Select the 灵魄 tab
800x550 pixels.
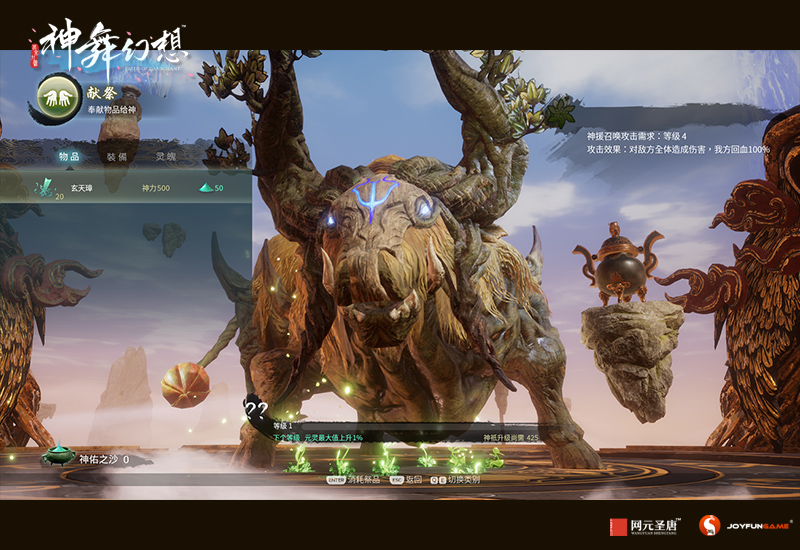(x=166, y=157)
